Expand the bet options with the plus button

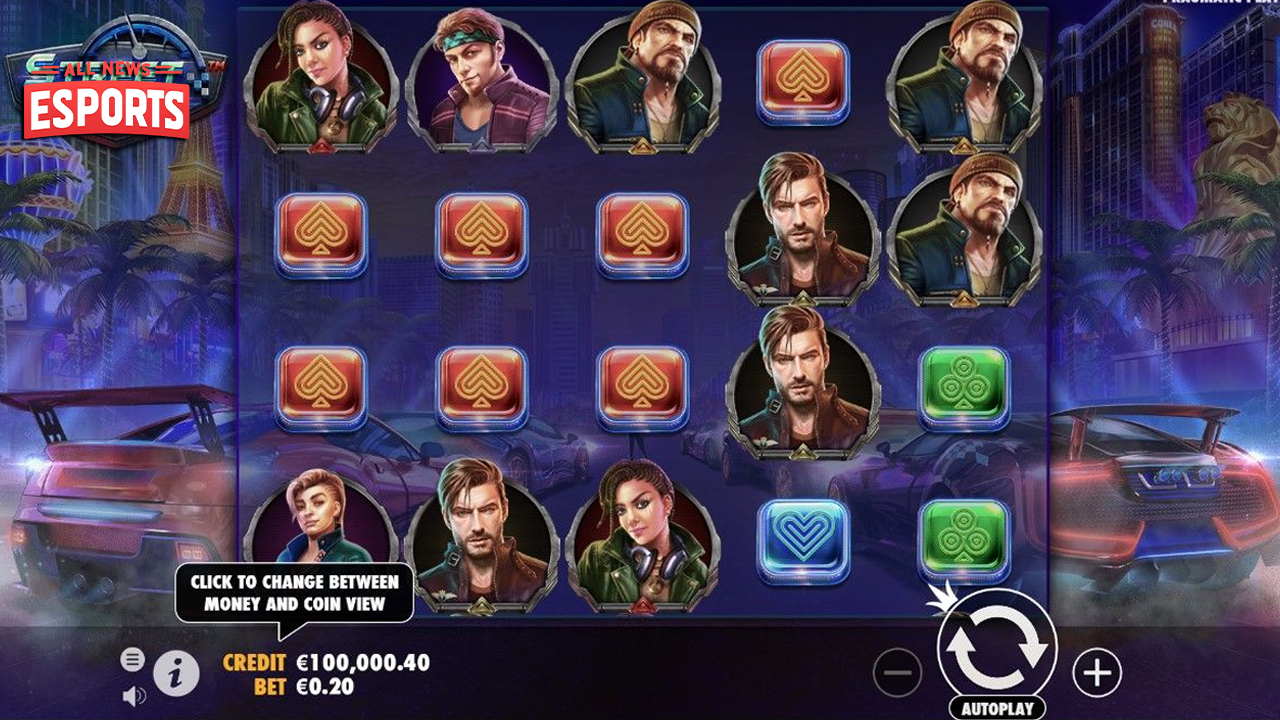tap(1097, 672)
